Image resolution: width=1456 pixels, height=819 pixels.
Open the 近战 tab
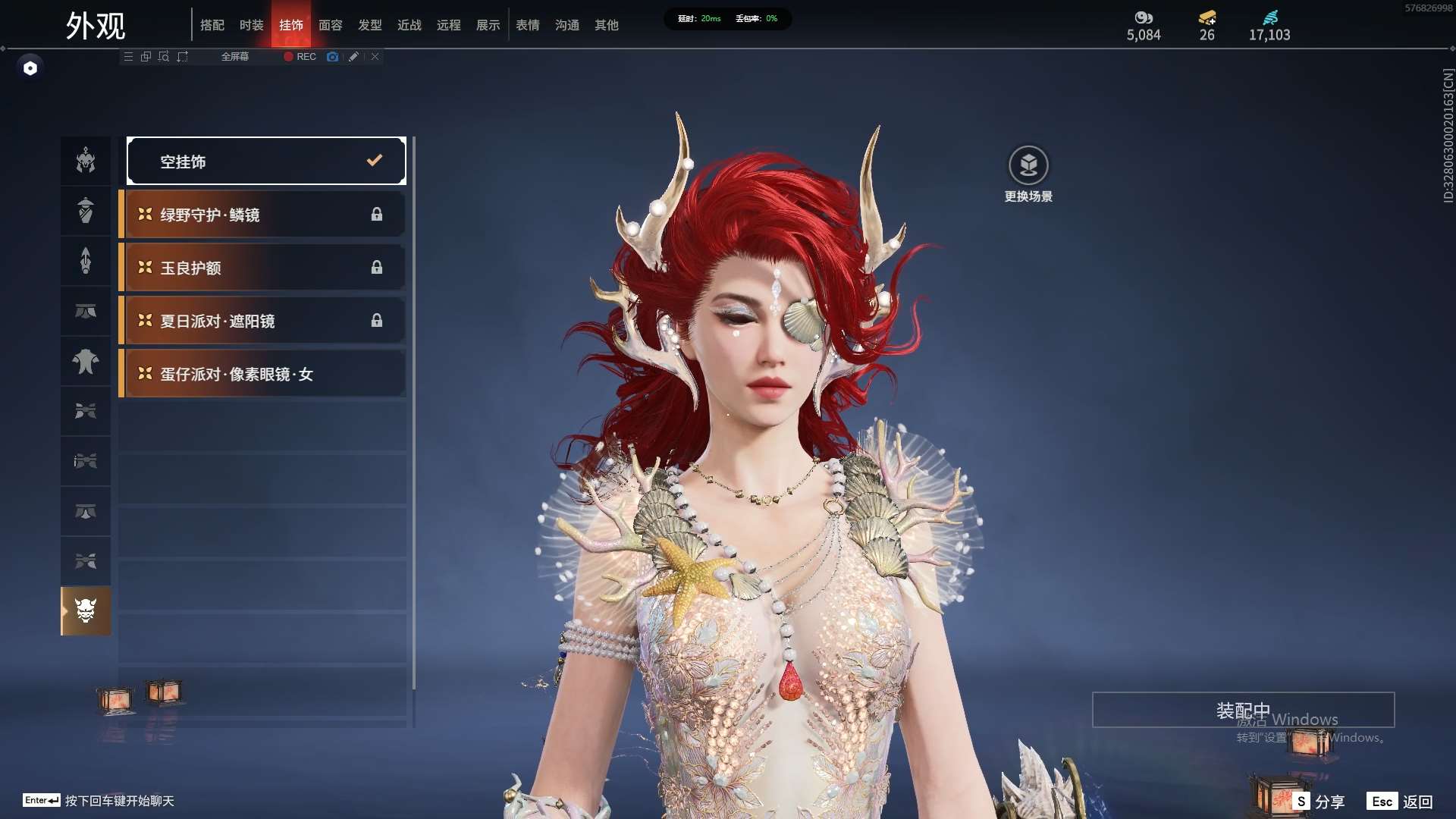click(x=409, y=25)
